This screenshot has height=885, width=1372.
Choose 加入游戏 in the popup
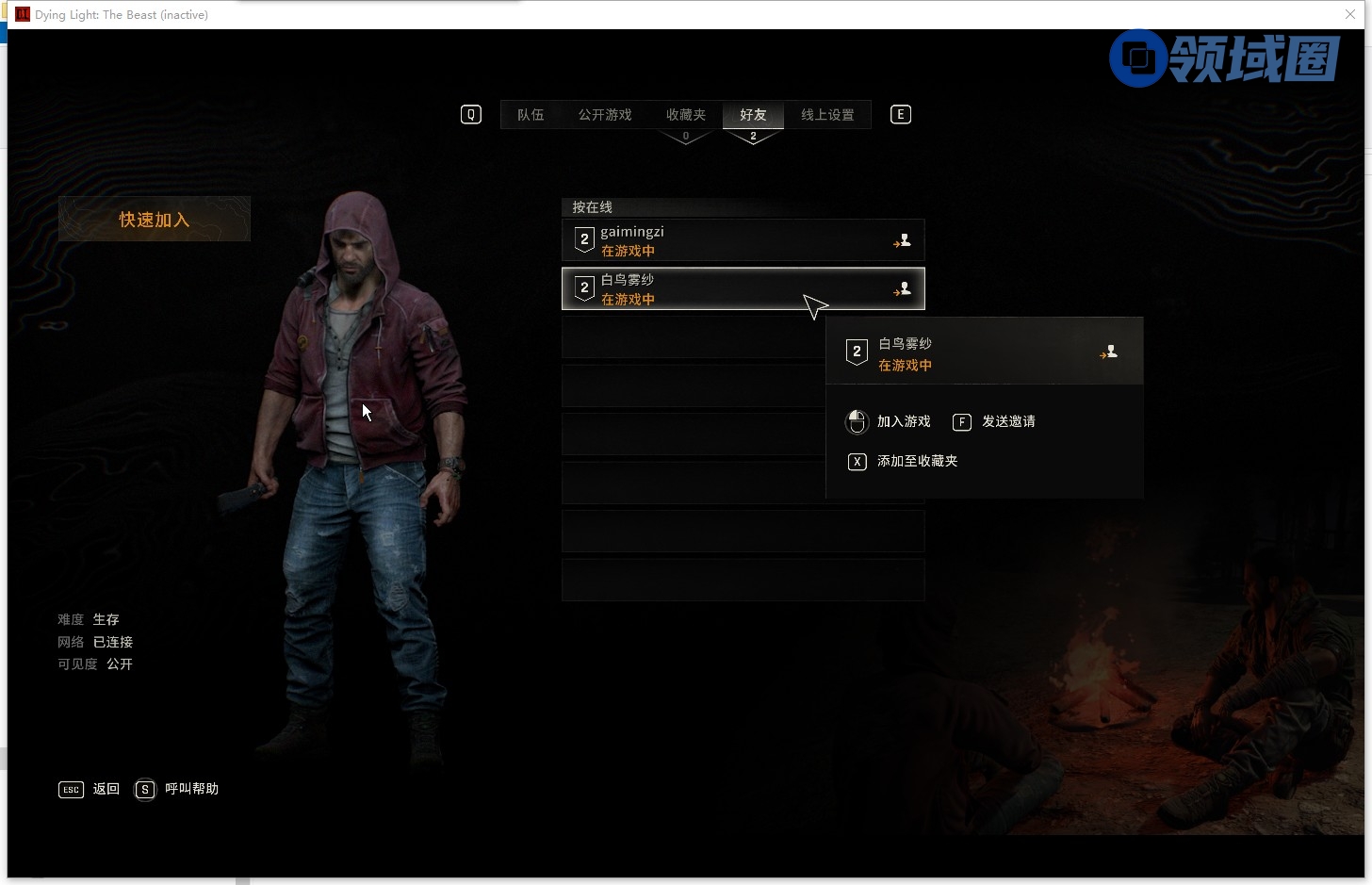903,421
